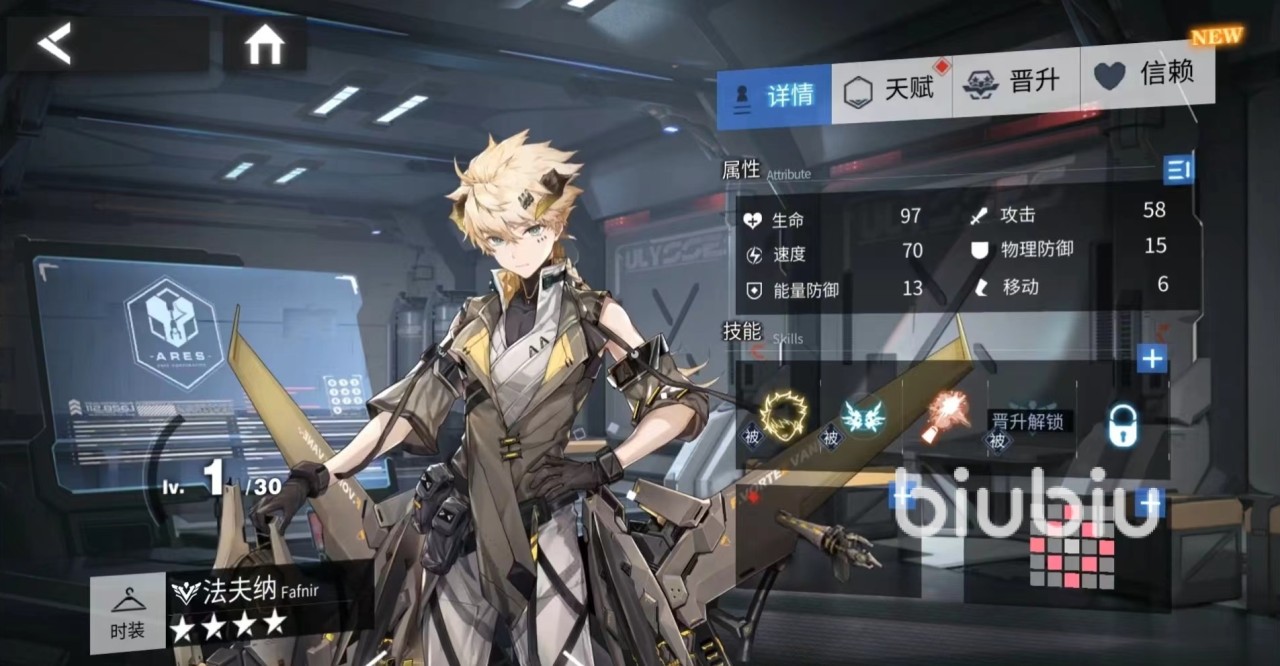Expand the attribute details list icon
This screenshot has width=1280, height=666.
coord(1179,170)
